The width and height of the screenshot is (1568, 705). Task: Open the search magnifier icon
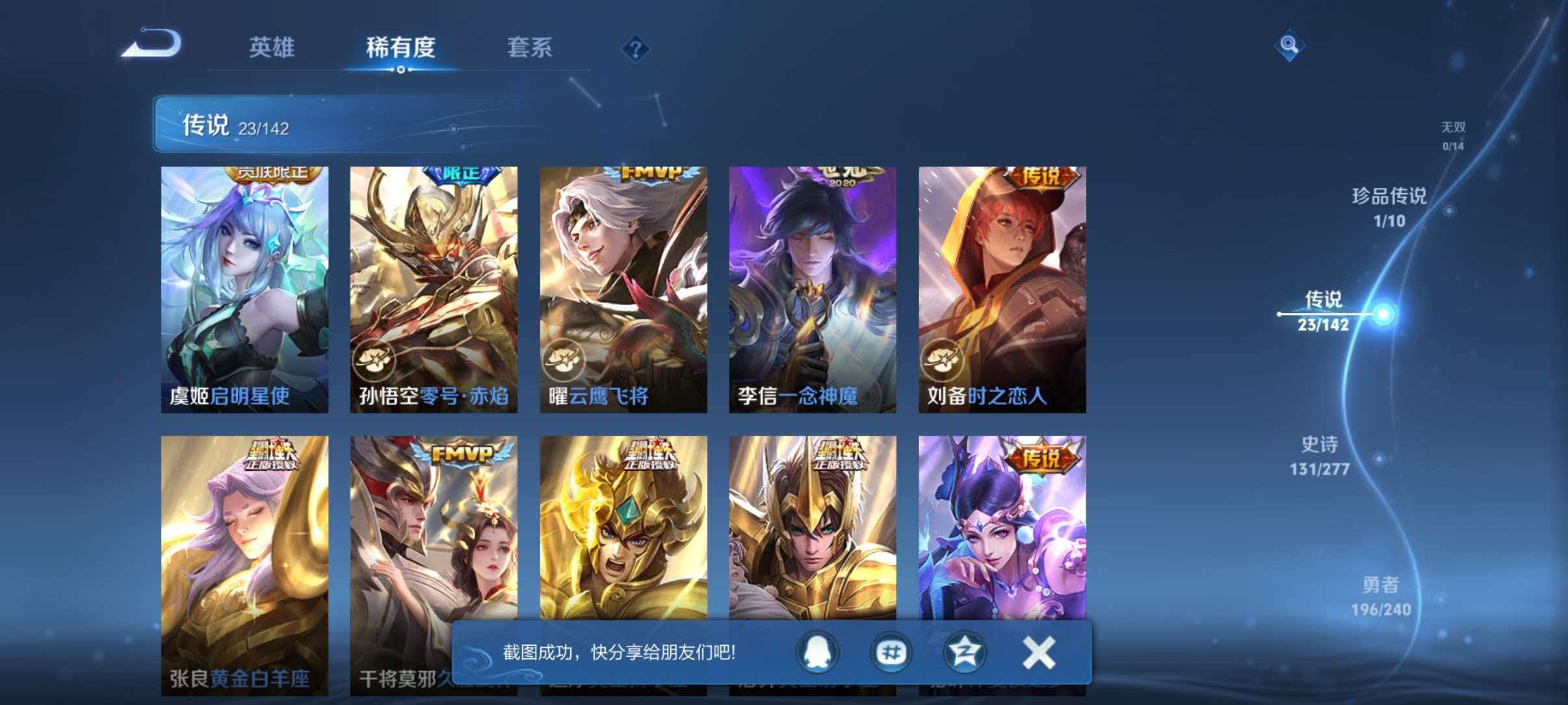click(1290, 46)
